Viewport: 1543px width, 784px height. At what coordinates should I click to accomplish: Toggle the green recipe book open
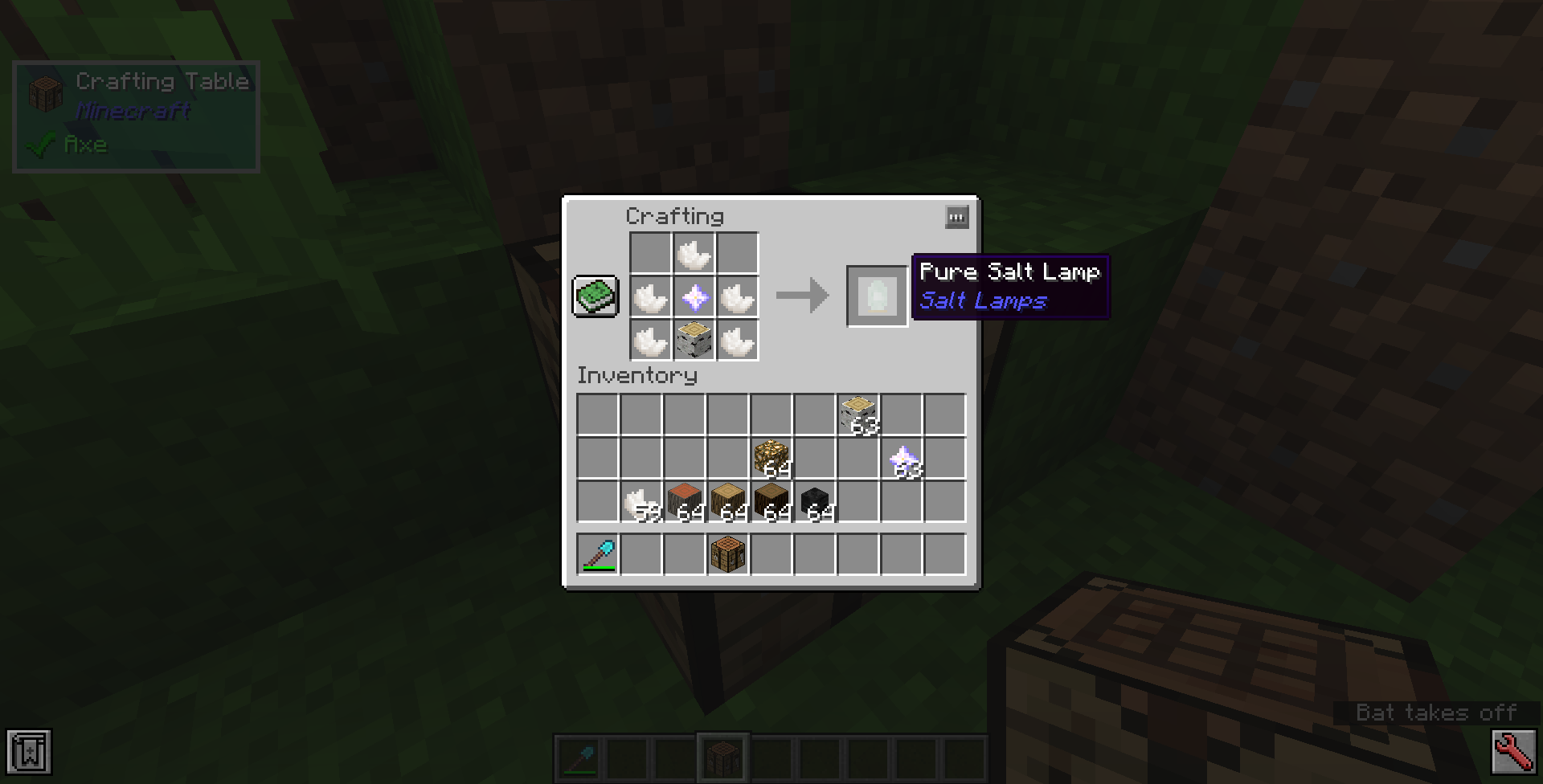tap(595, 297)
